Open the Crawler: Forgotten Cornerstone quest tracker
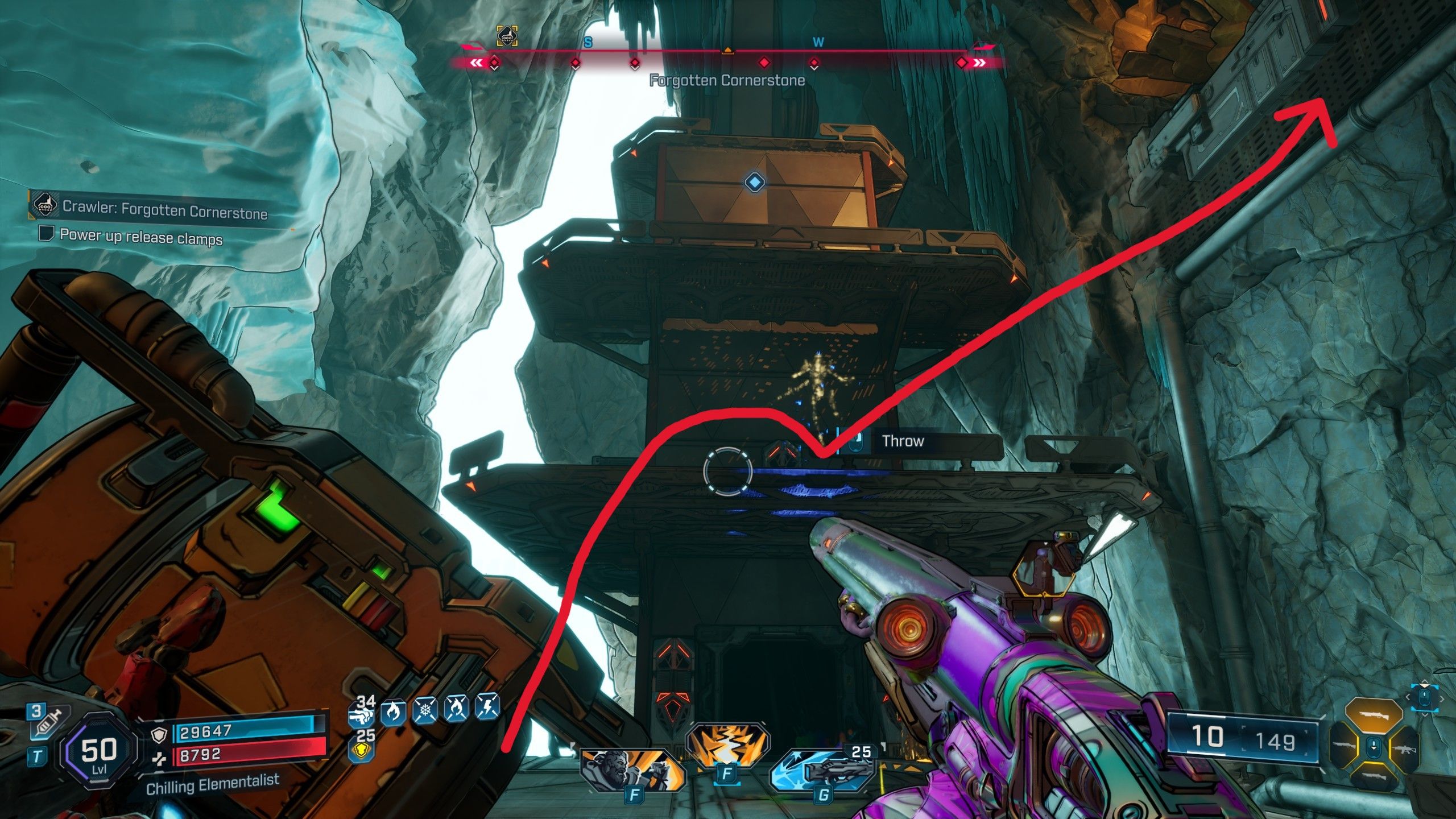The width and height of the screenshot is (1456, 819). pos(164,209)
